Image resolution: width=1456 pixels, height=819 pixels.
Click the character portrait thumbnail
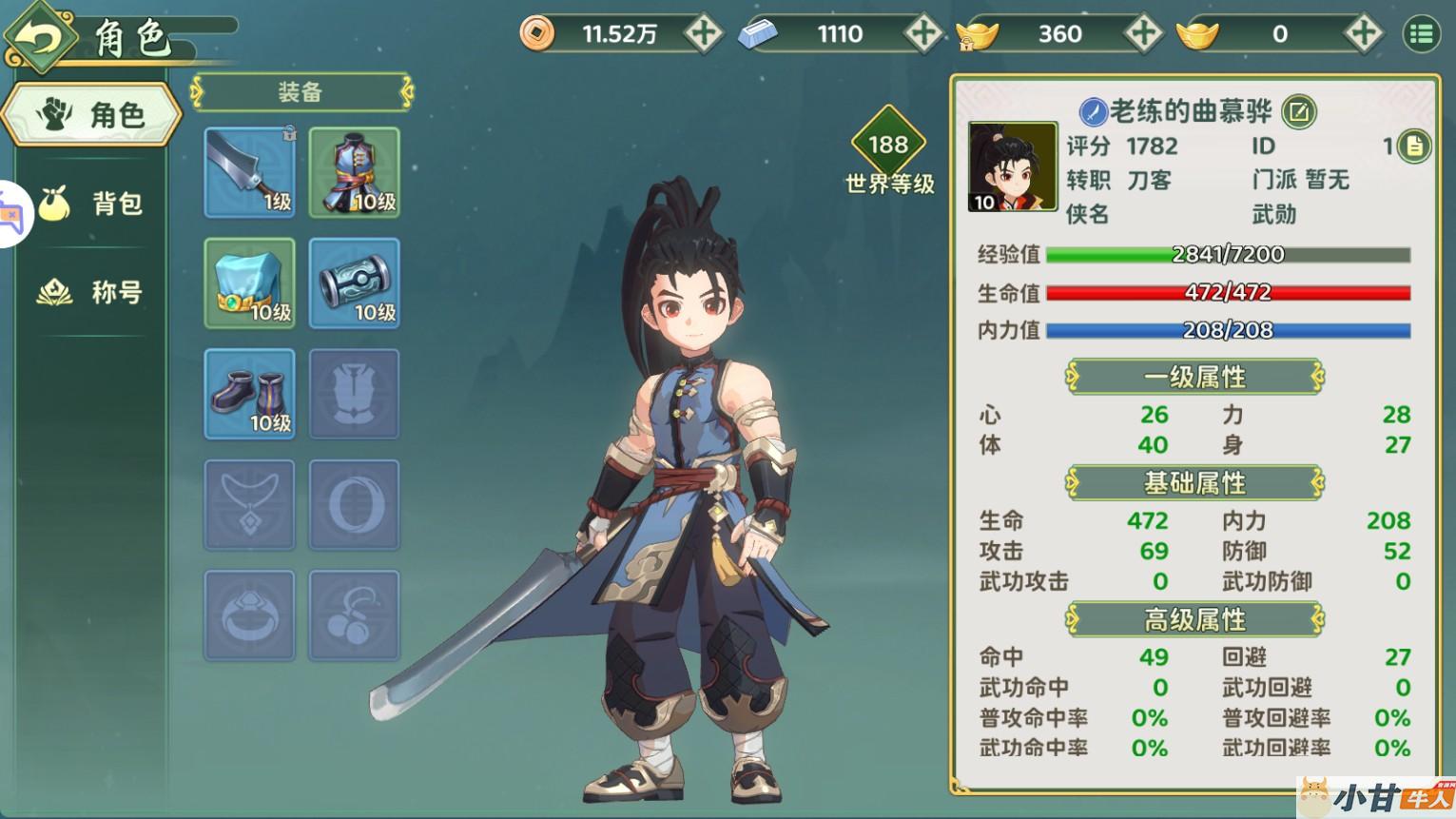(x=1012, y=166)
